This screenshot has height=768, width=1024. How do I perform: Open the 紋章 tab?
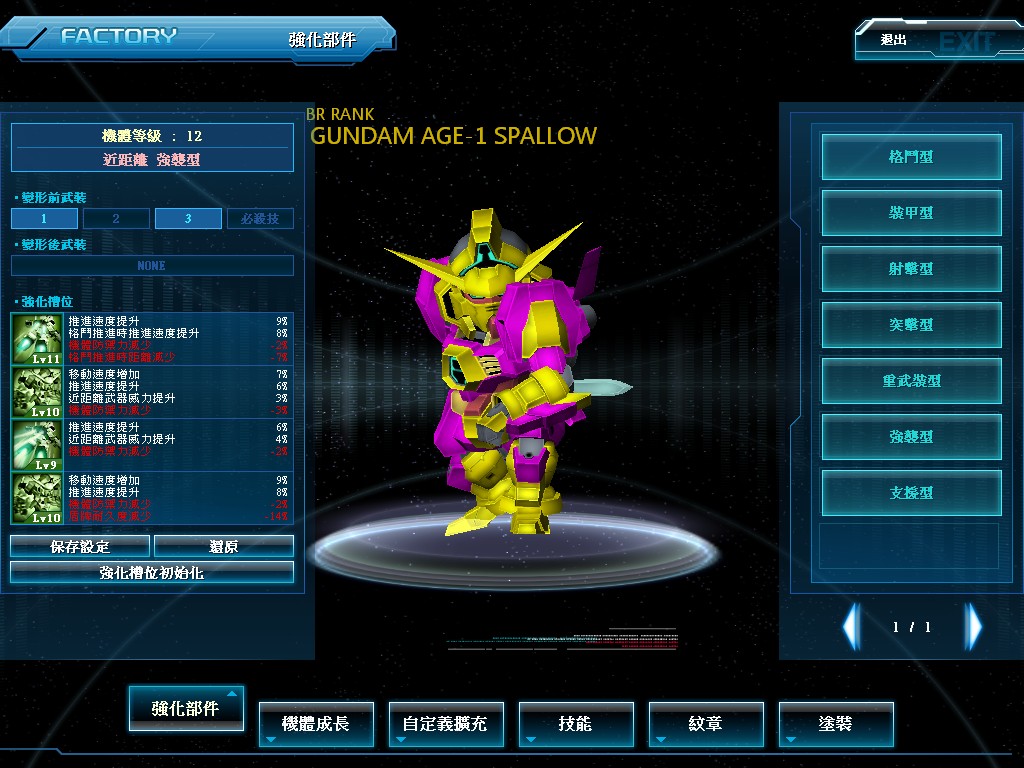tap(706, 723)
